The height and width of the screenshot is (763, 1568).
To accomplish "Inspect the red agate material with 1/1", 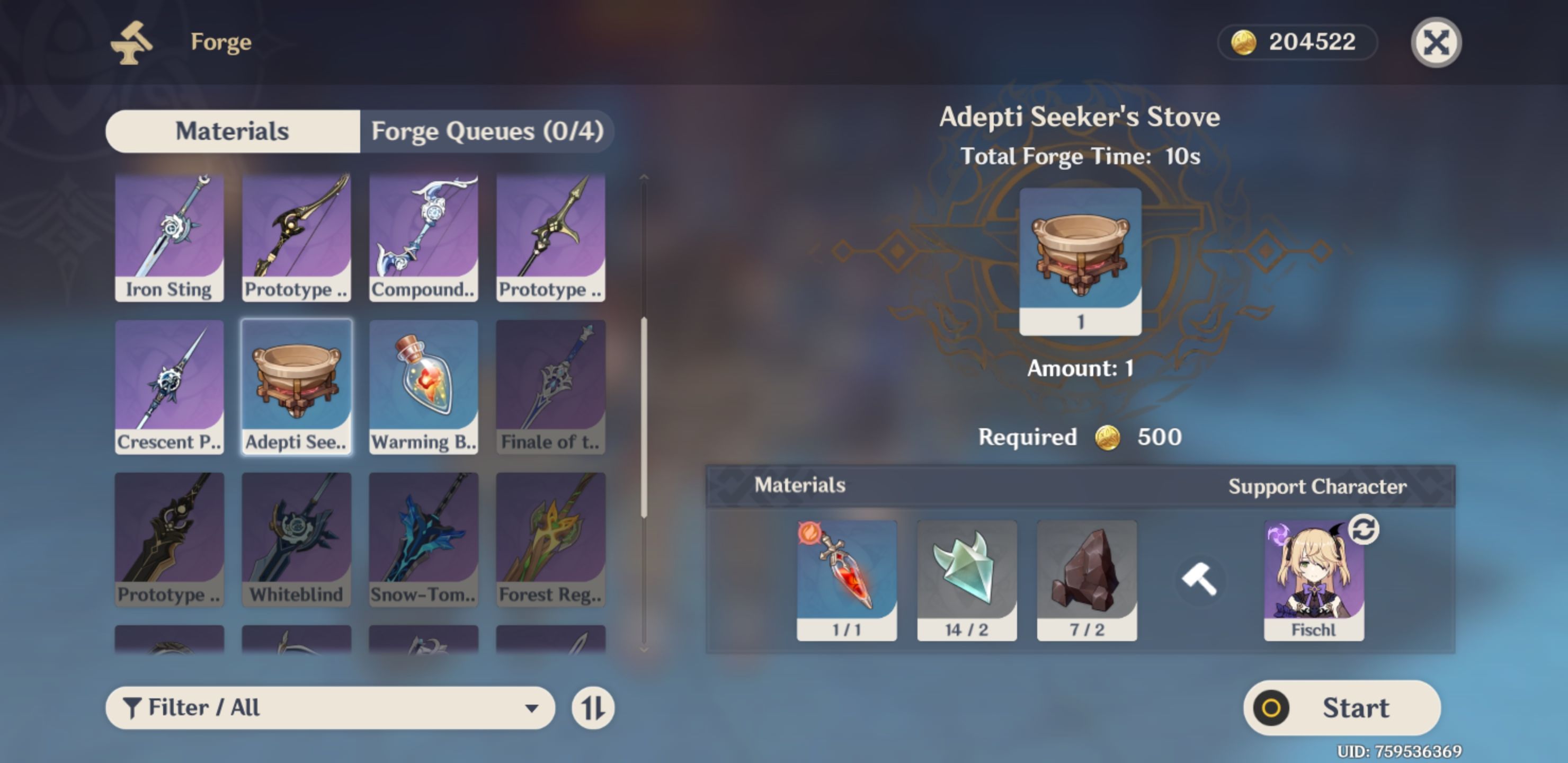I will (847, 579).
